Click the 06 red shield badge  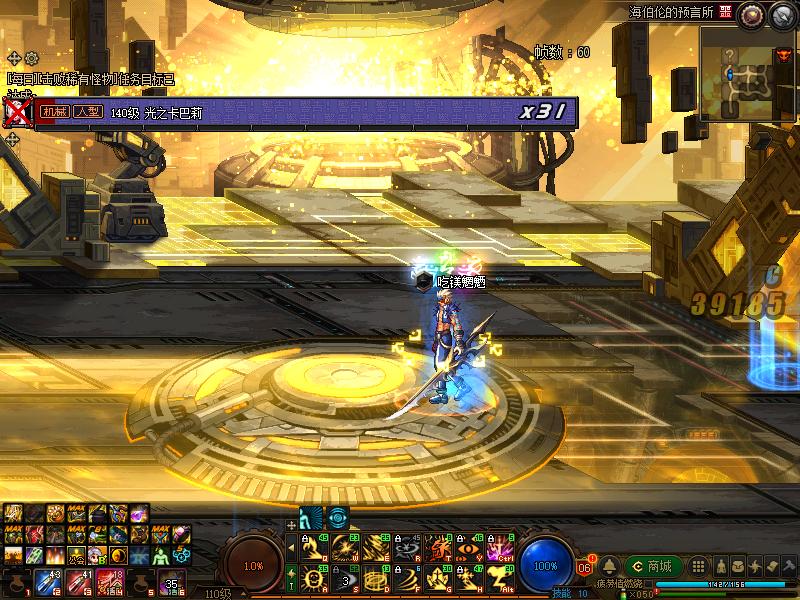coord(587,567)
